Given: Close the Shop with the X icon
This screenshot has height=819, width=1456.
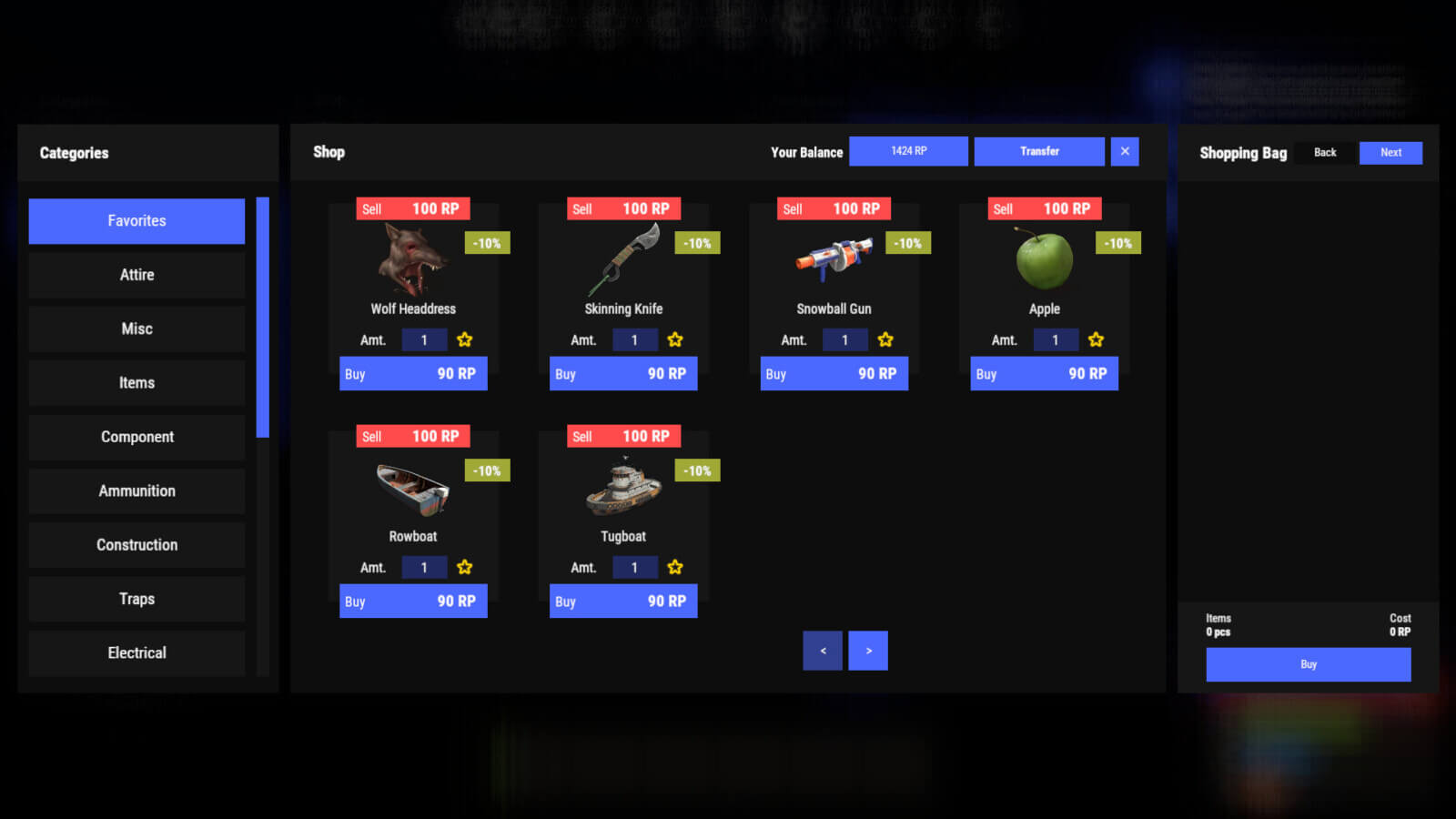Looking at the screenshot, I should [1125, 151].
